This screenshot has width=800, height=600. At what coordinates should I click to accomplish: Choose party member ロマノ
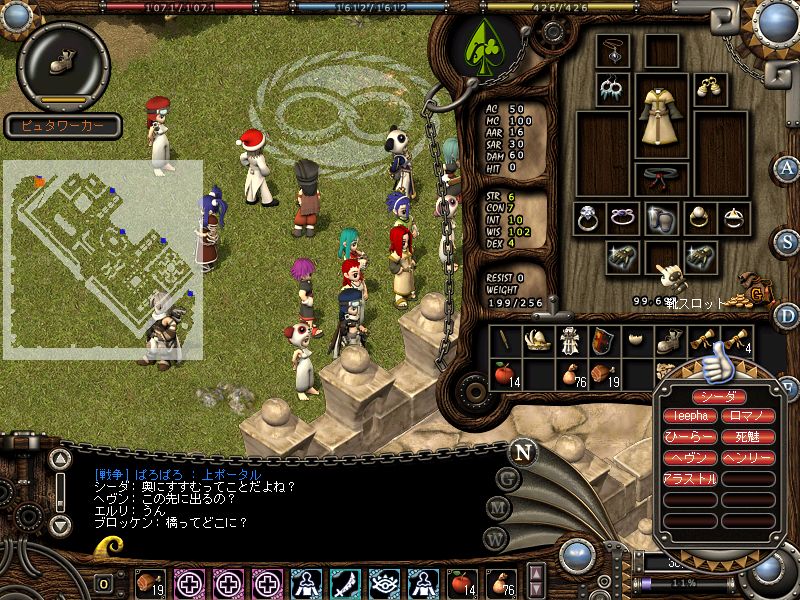[x=747, y=416]
